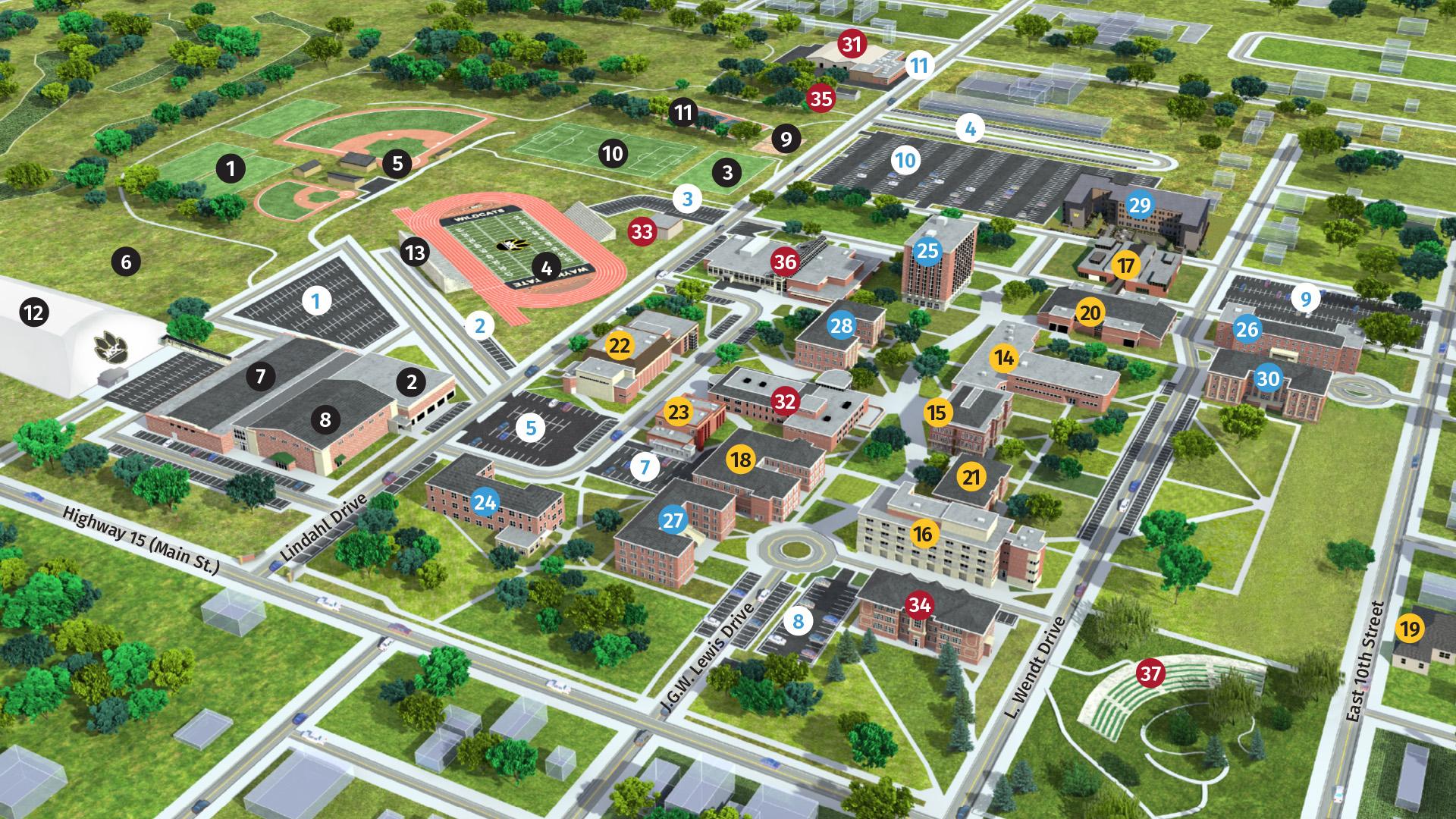Click red marker number 34
Viewport: 1456px width, 819px height.
pyautogui.click(x=920, y=604)
